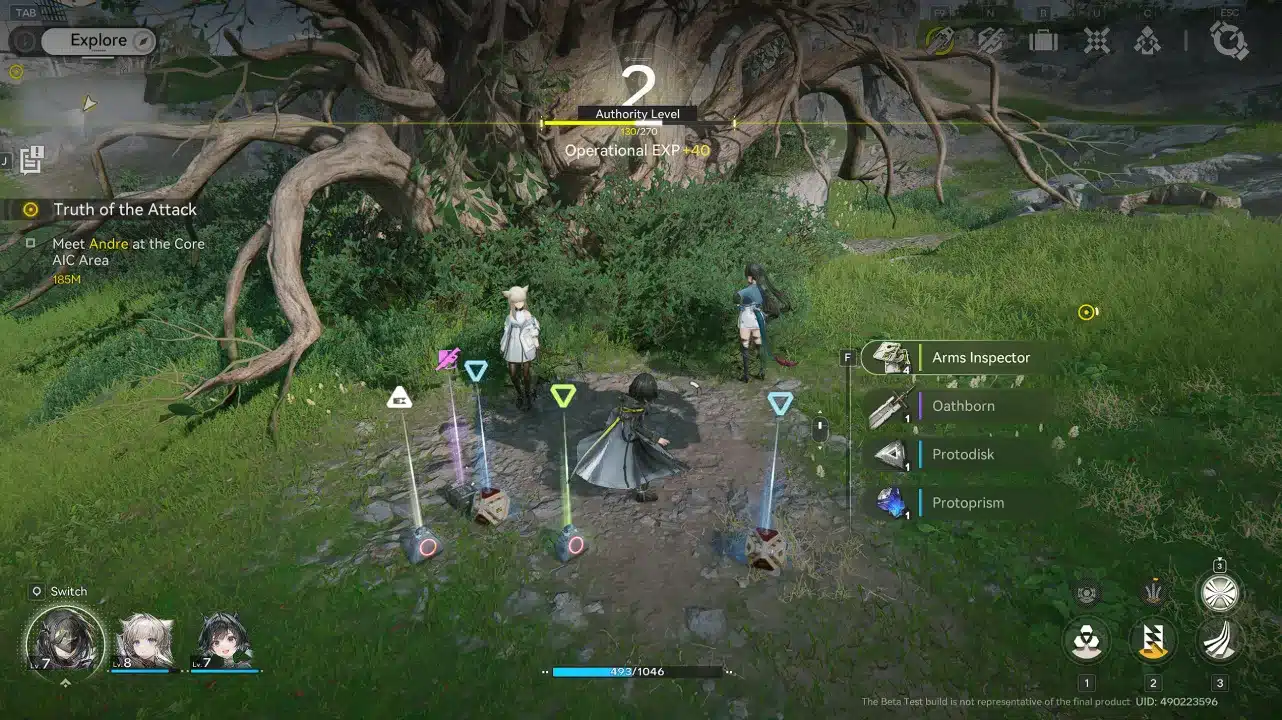This screenshot has width=1282, height=720.
Task: Toggle the Explore mode selector
Action: point(96,40)
